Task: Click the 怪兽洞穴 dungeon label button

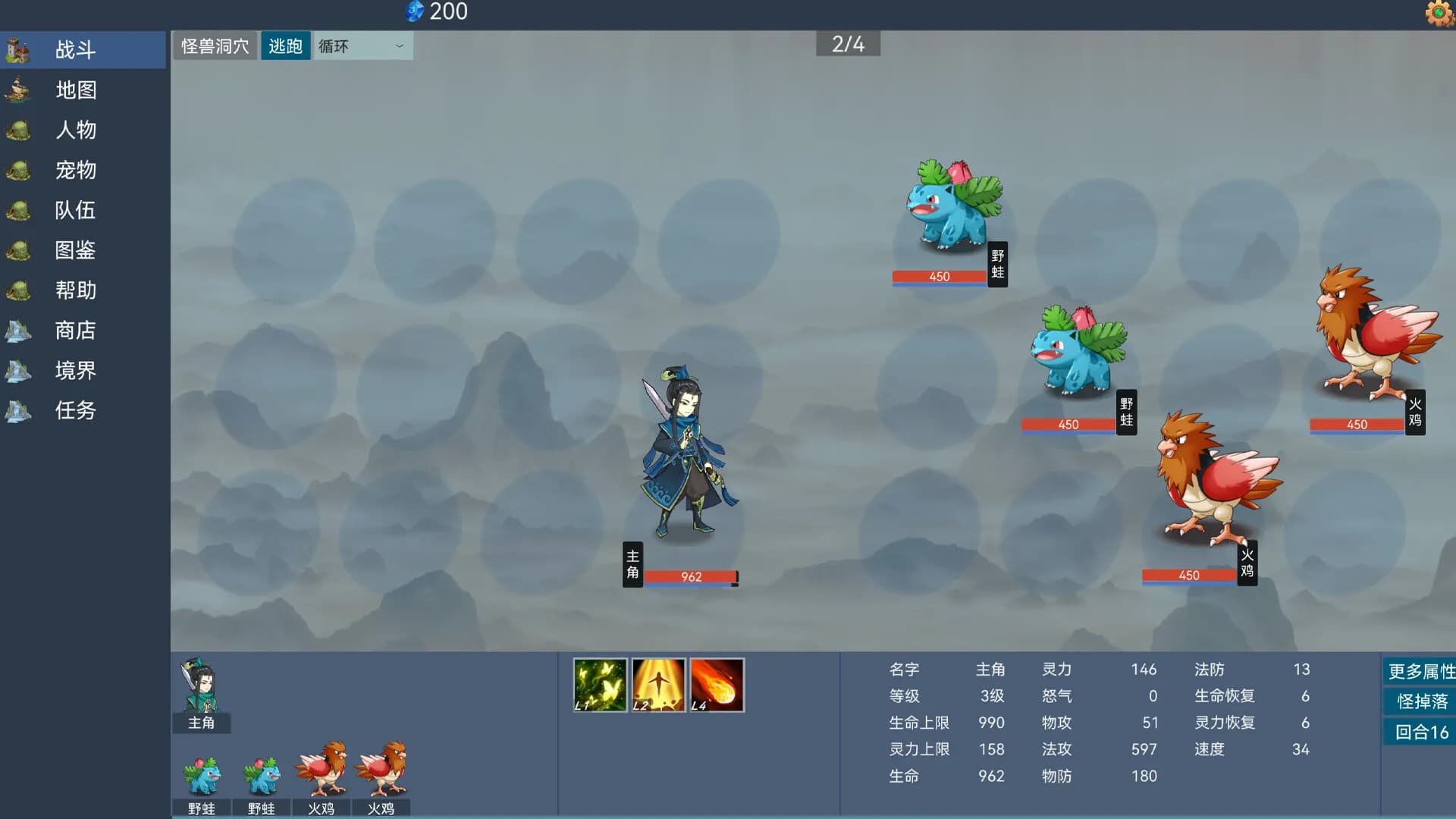Action: (215, 45)
